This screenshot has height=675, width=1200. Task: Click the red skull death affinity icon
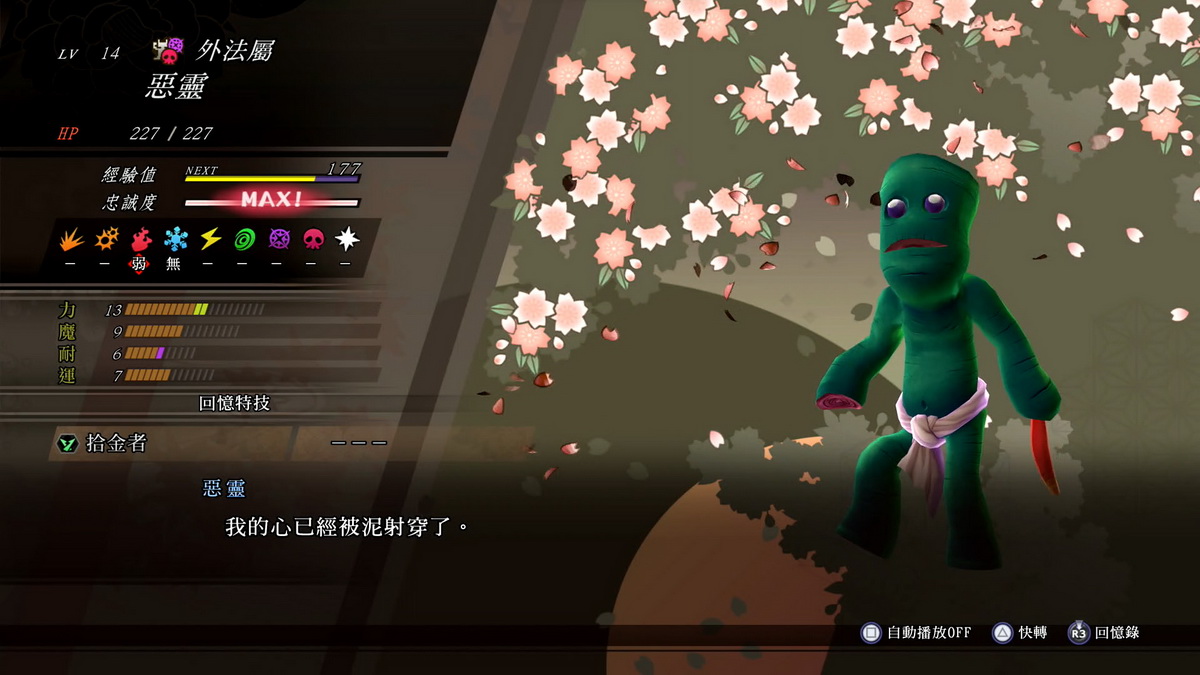point(314,239)
